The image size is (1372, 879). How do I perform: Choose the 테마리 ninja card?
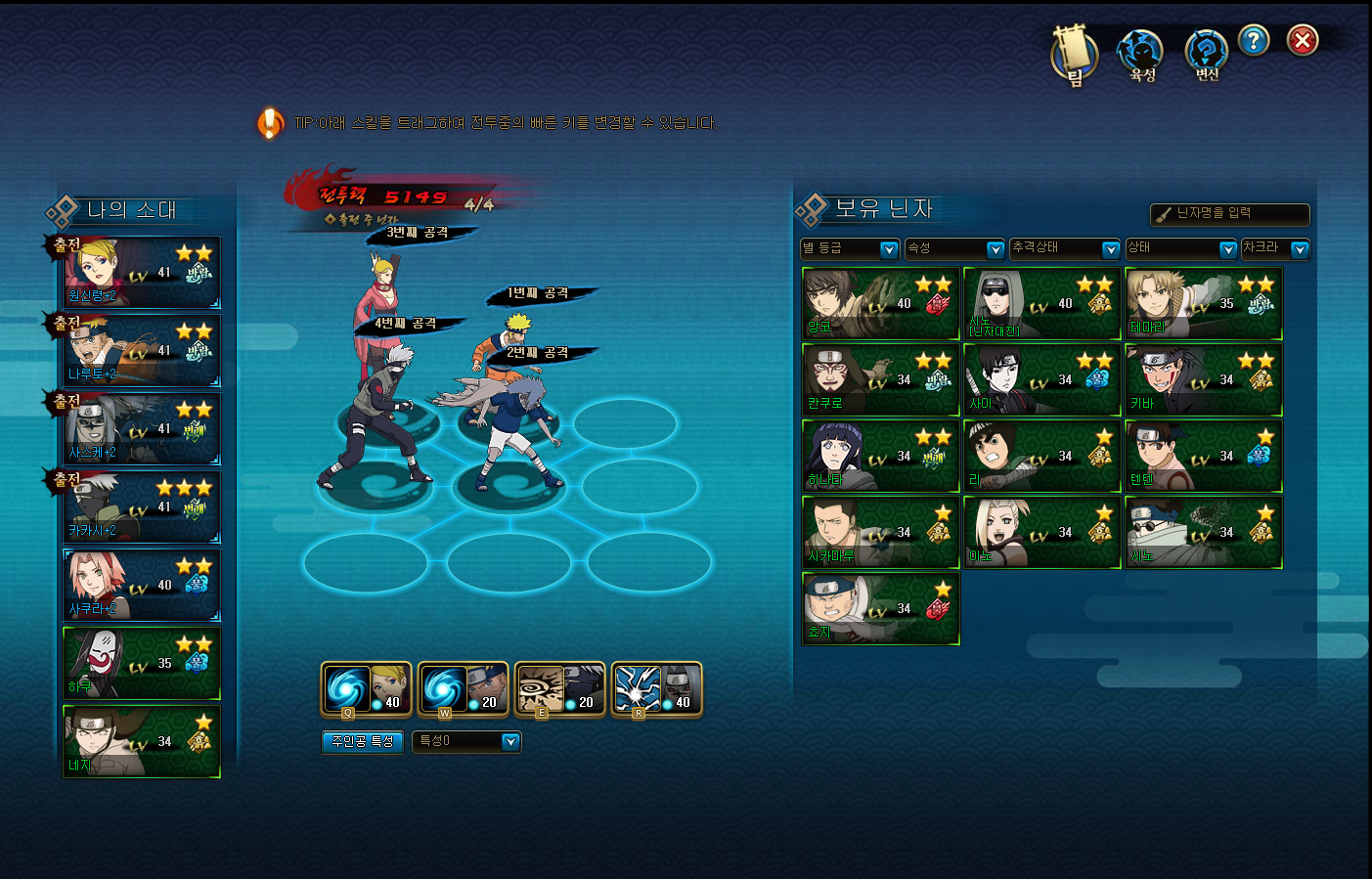tap(1203, 304)
